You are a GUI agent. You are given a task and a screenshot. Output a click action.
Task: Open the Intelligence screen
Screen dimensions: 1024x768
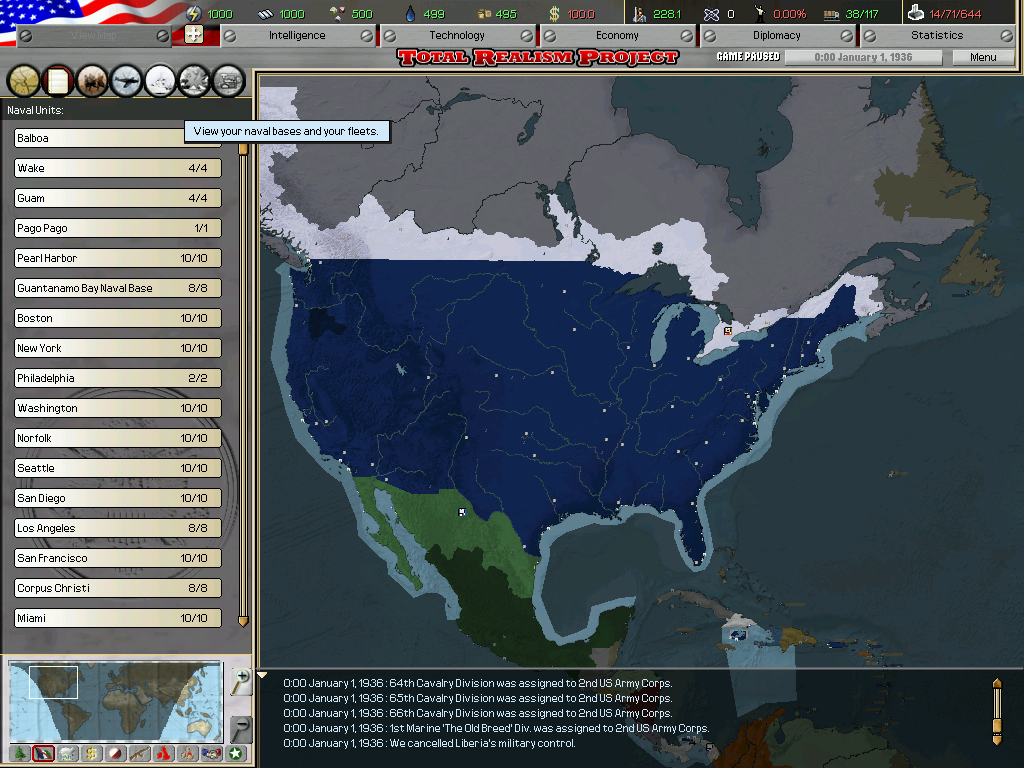click(297, 35)
